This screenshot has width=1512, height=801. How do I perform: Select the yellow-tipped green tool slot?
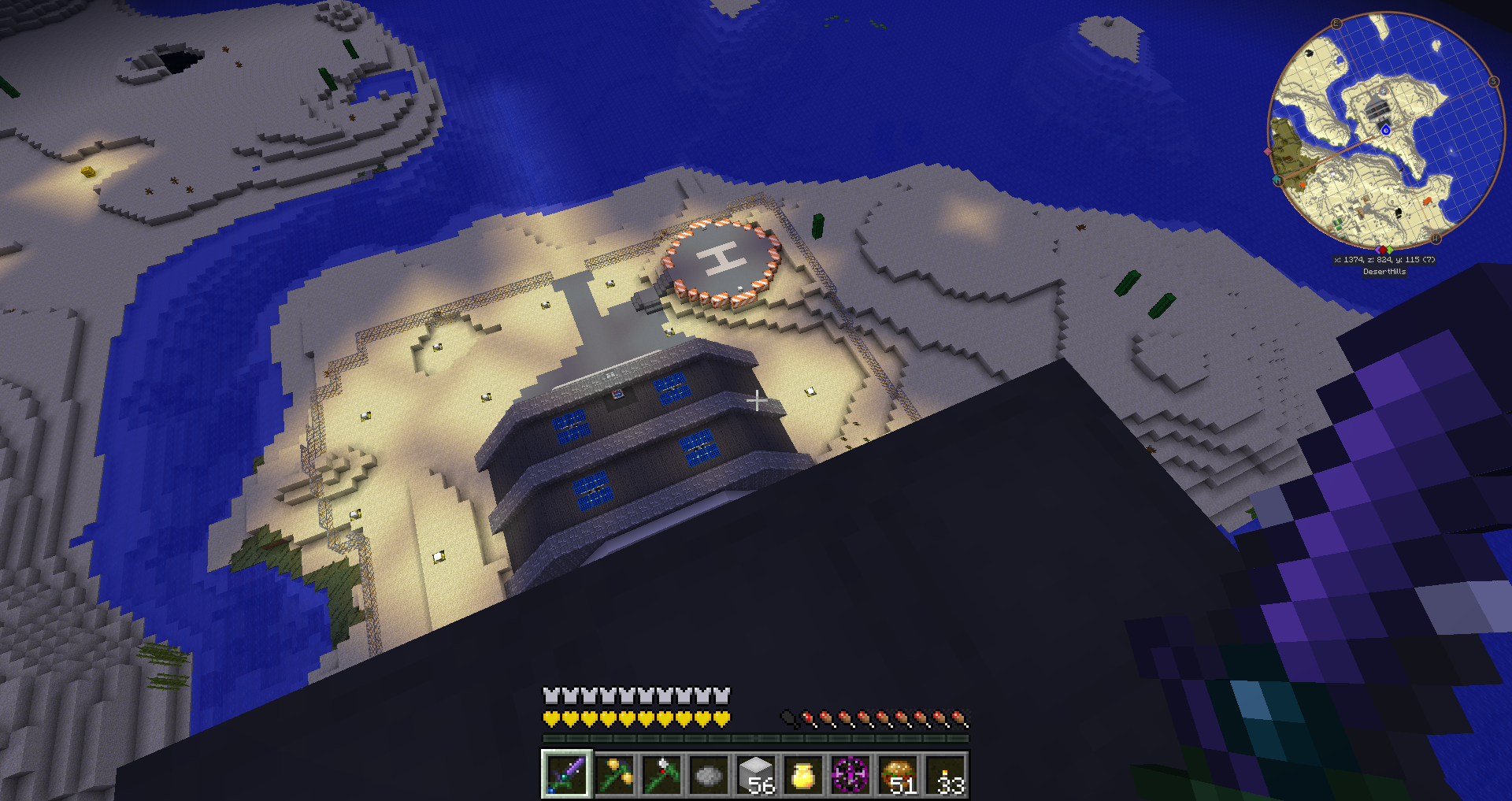point(614,774)
